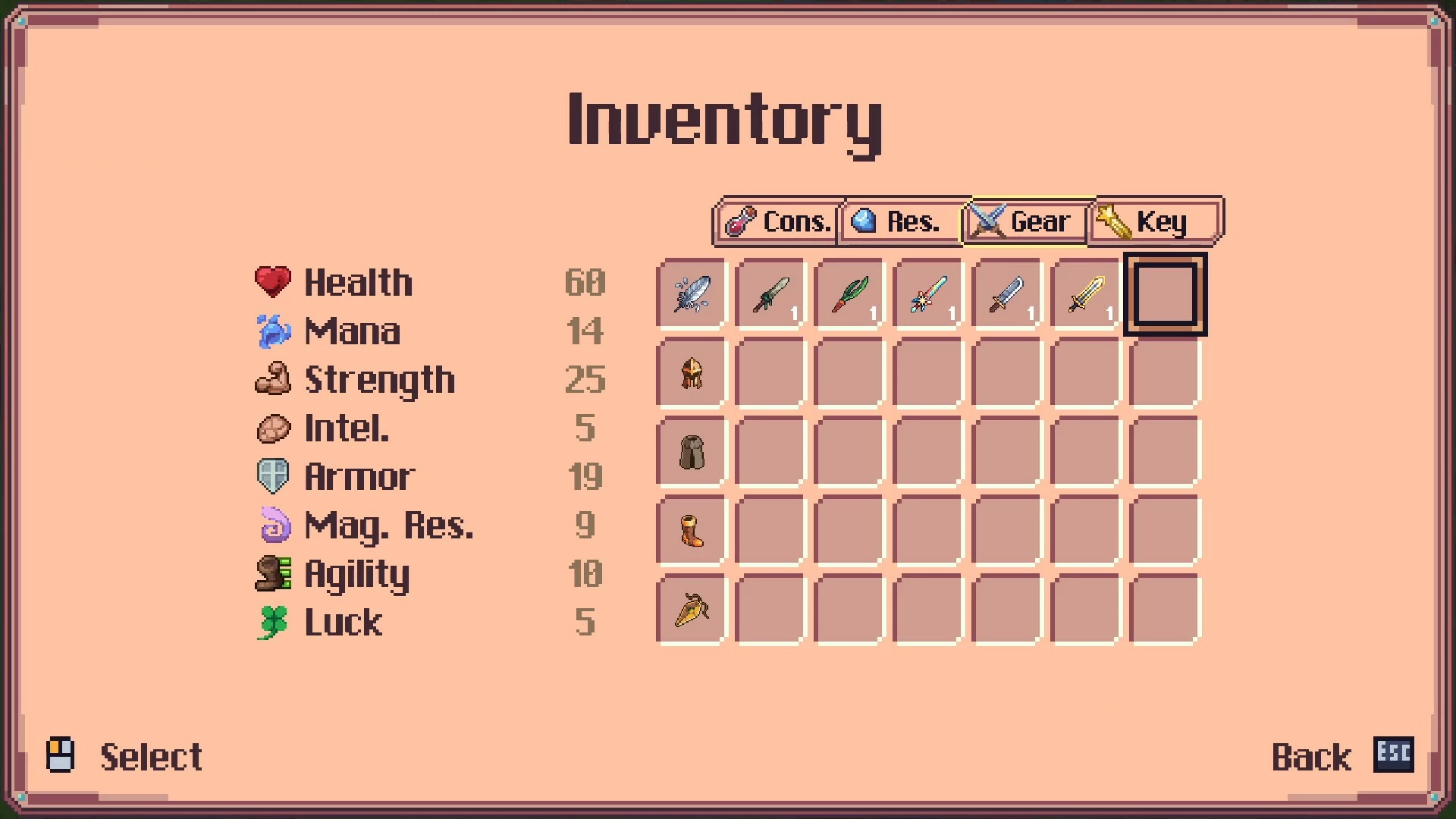Viewport: 1456px width, 819px height.
Task: Switch to the Cons. consumables tab
Action: click(778, 221)
